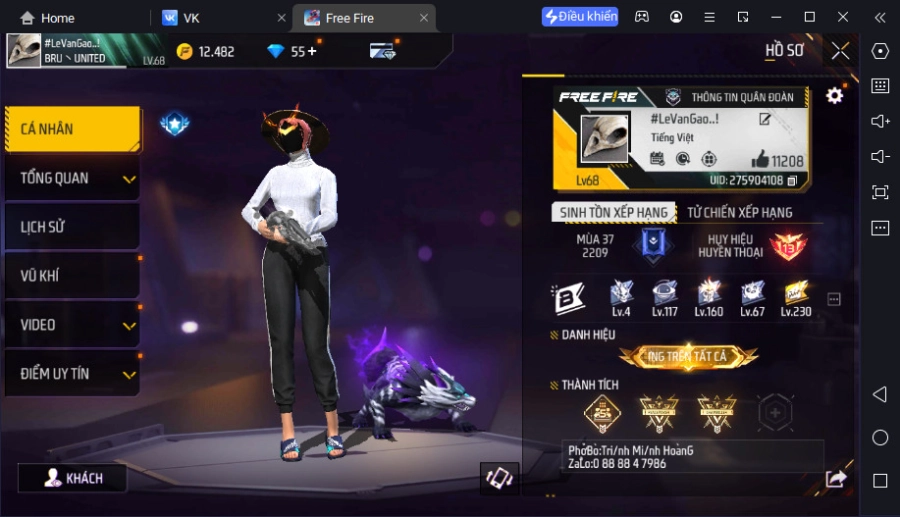This screenshot has width=900, height=517.
Task: Show more badges with ellipsis button
Action: click(834, 299)
